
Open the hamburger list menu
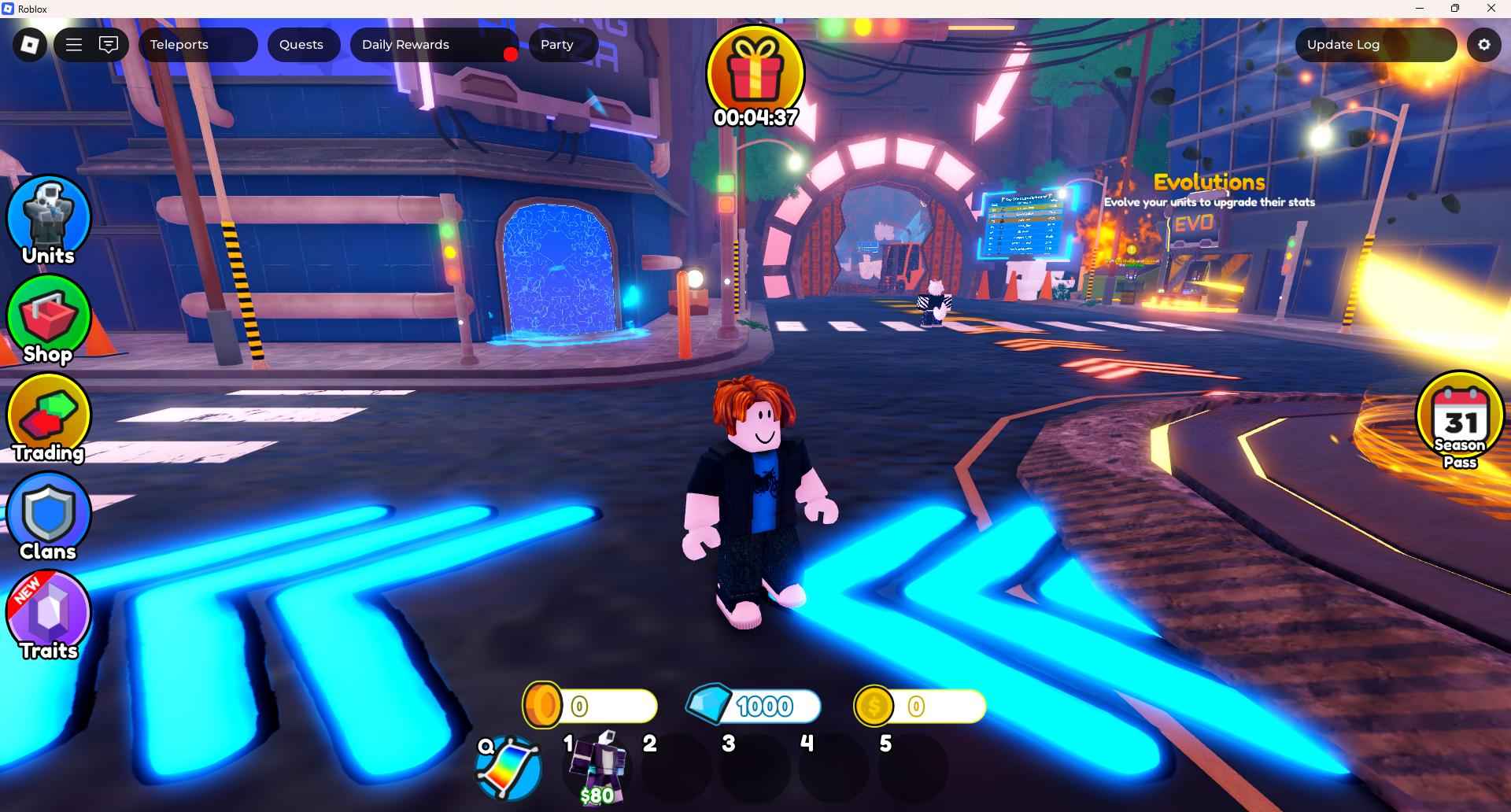pyautogui.click(x=74, y=45)
